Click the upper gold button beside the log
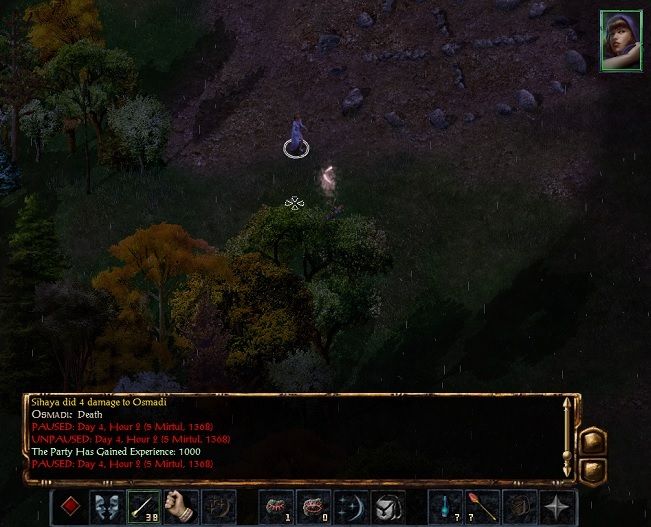The image size is (651, 527). [x=594, y=441]
